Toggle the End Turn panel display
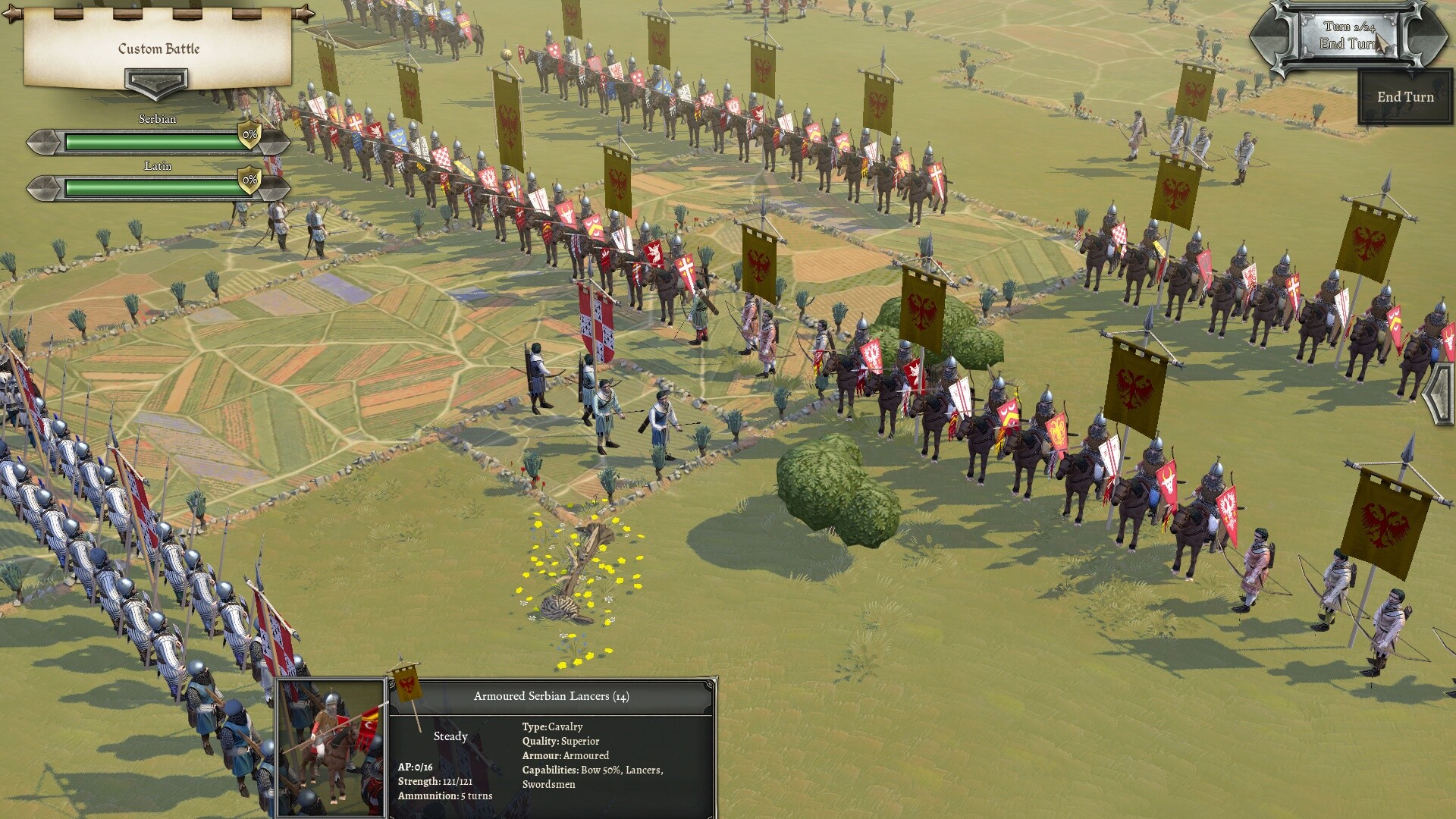 tap(1404, 97)
